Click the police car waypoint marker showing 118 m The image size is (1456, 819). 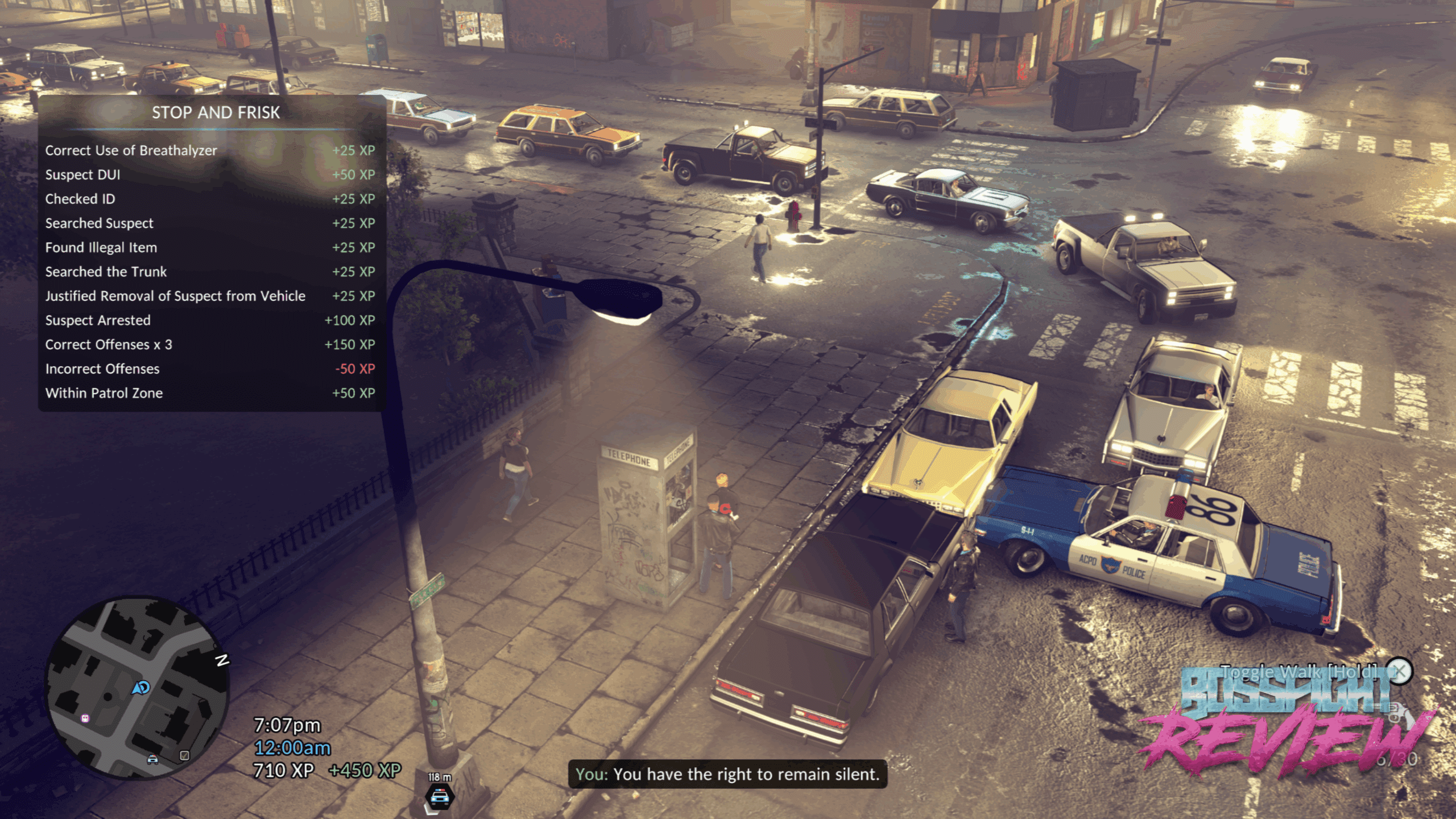click(x=440, y=796)
